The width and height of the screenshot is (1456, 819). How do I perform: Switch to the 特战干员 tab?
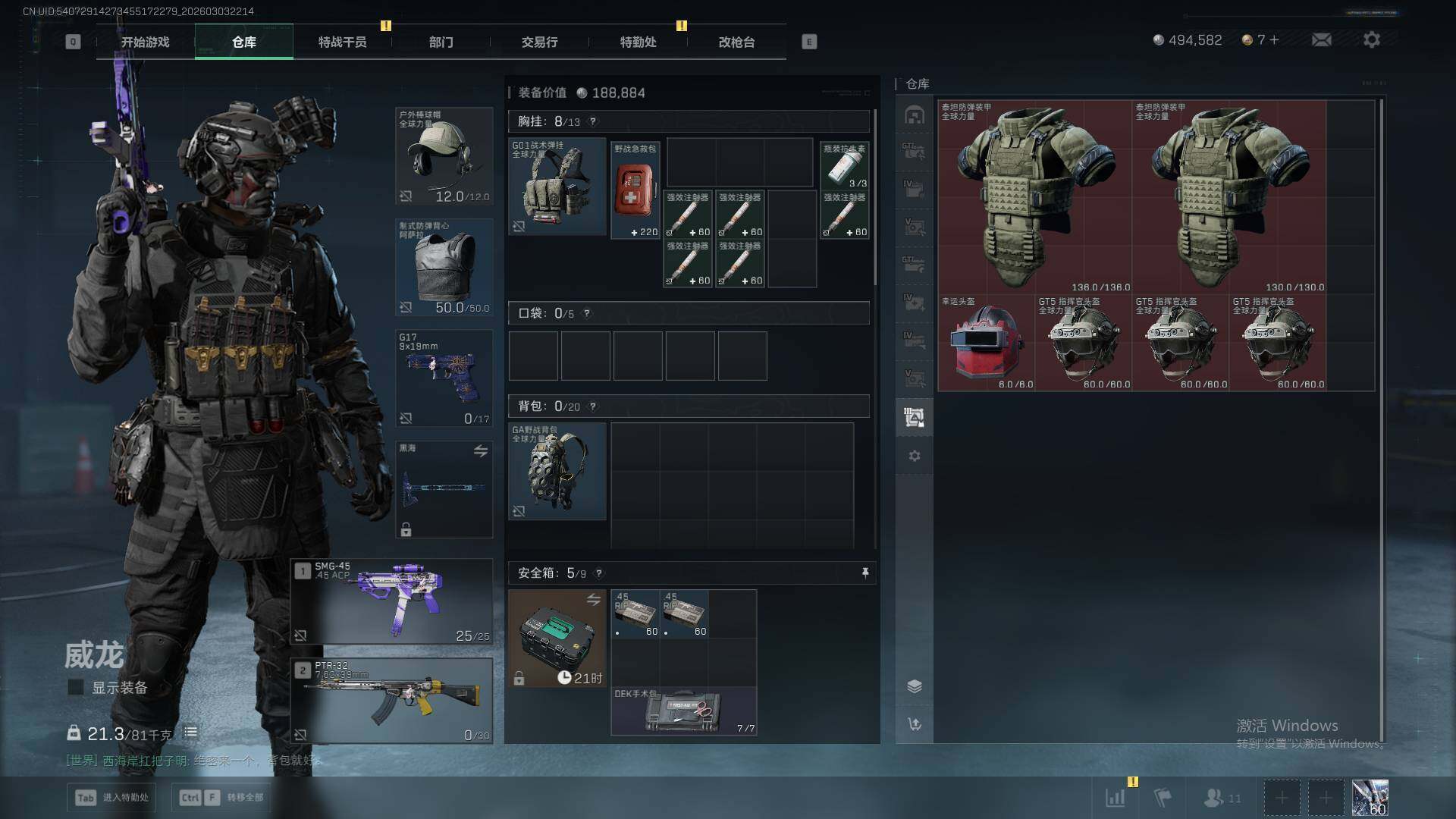click(x=342, y=42)
